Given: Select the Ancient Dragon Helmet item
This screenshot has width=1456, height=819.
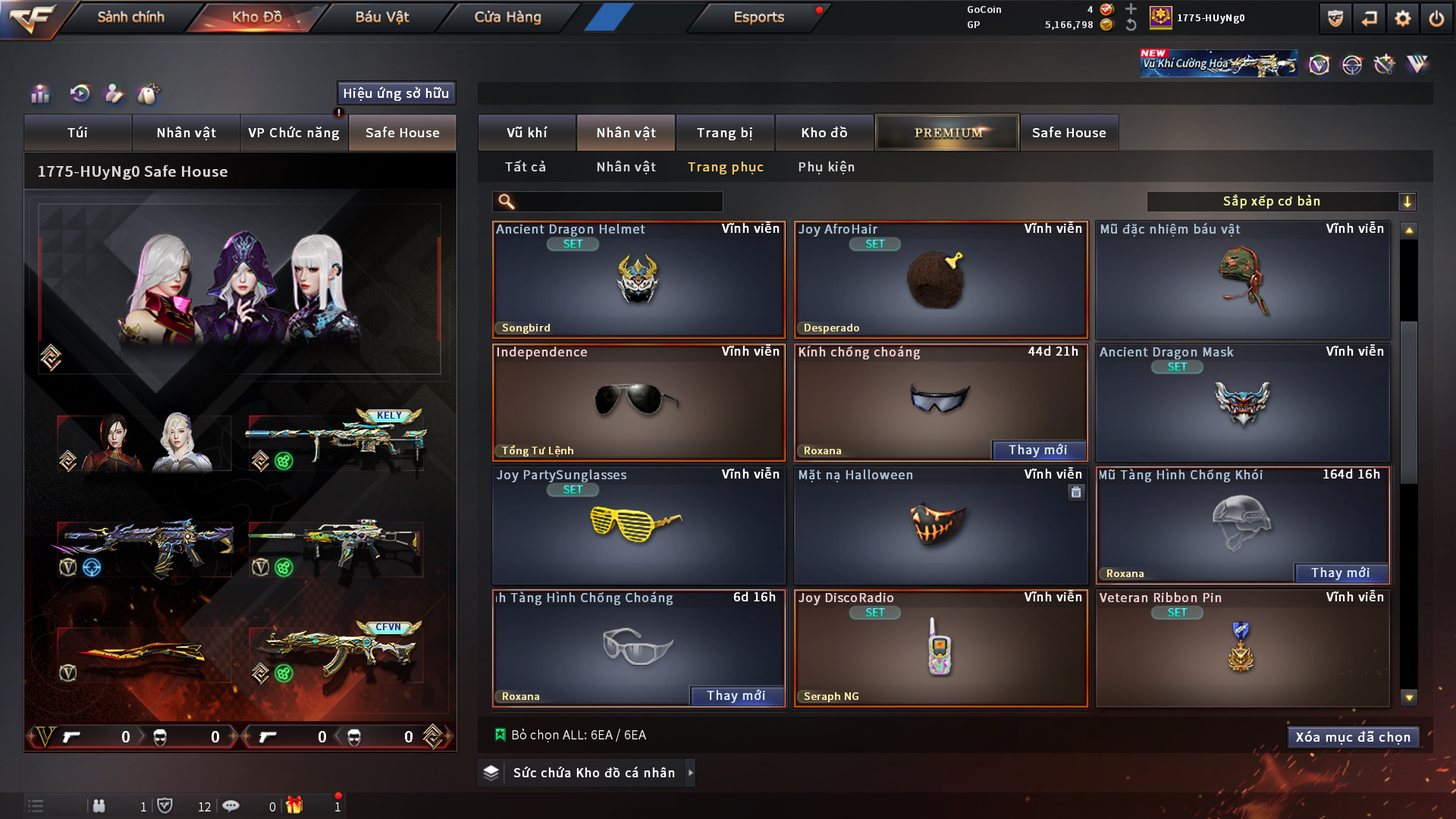Looking at the screenshot, I should tap(638, 281).
